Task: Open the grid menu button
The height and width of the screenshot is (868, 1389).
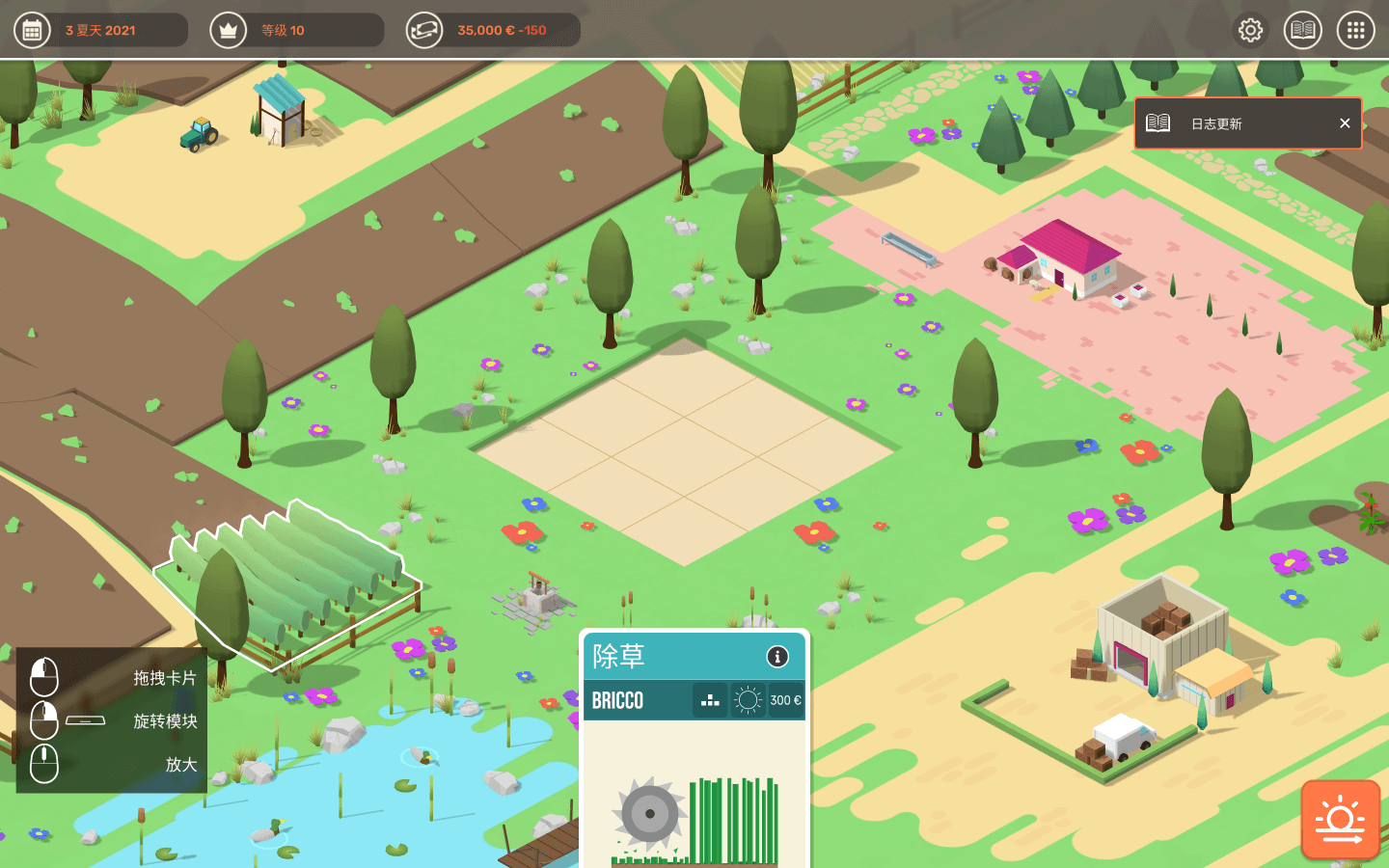Action: click(x=1355, y=30)
